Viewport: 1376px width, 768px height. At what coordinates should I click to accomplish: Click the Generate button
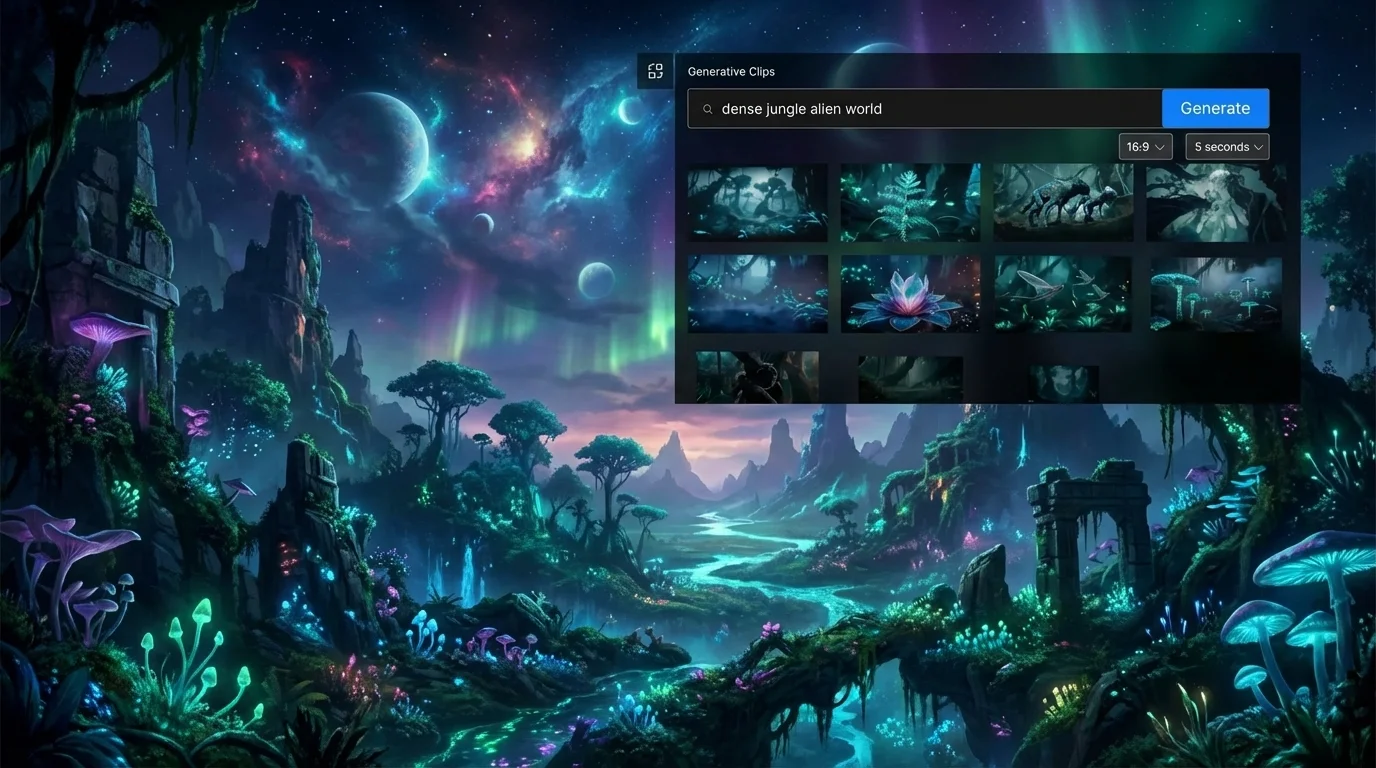(x=1215, y=107)
